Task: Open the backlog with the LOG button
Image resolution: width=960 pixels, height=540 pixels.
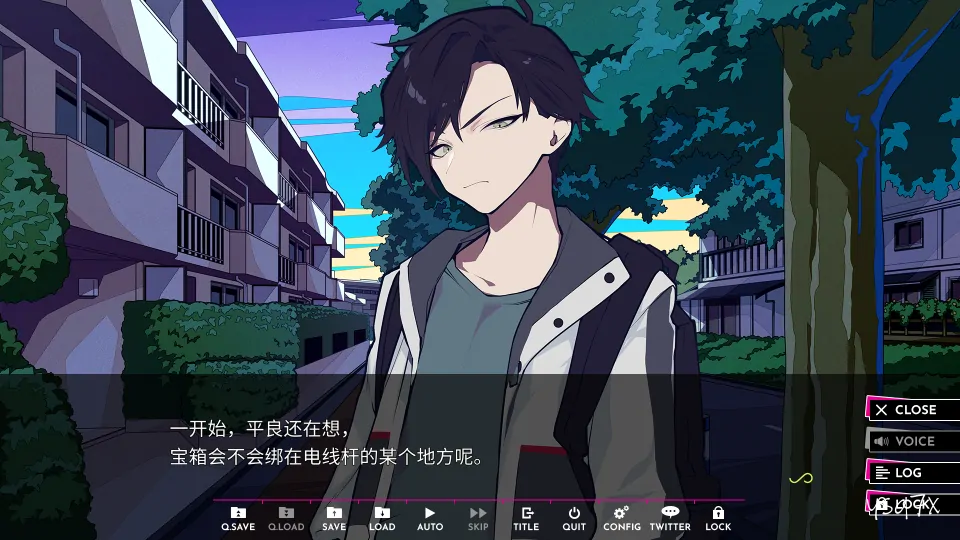Action: (912, 473)
